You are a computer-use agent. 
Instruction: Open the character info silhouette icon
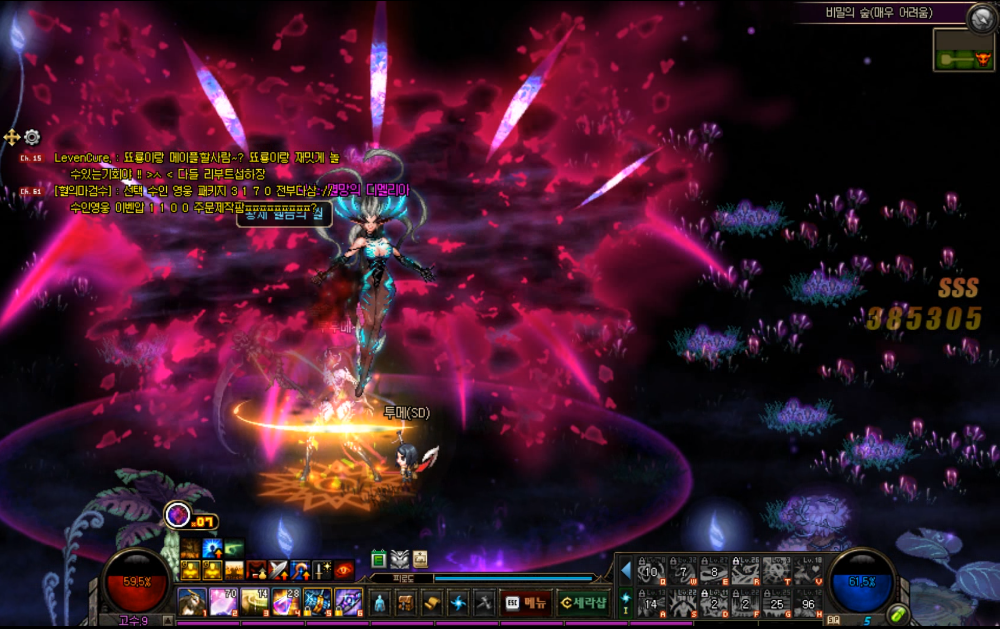(x=380, y=602)
